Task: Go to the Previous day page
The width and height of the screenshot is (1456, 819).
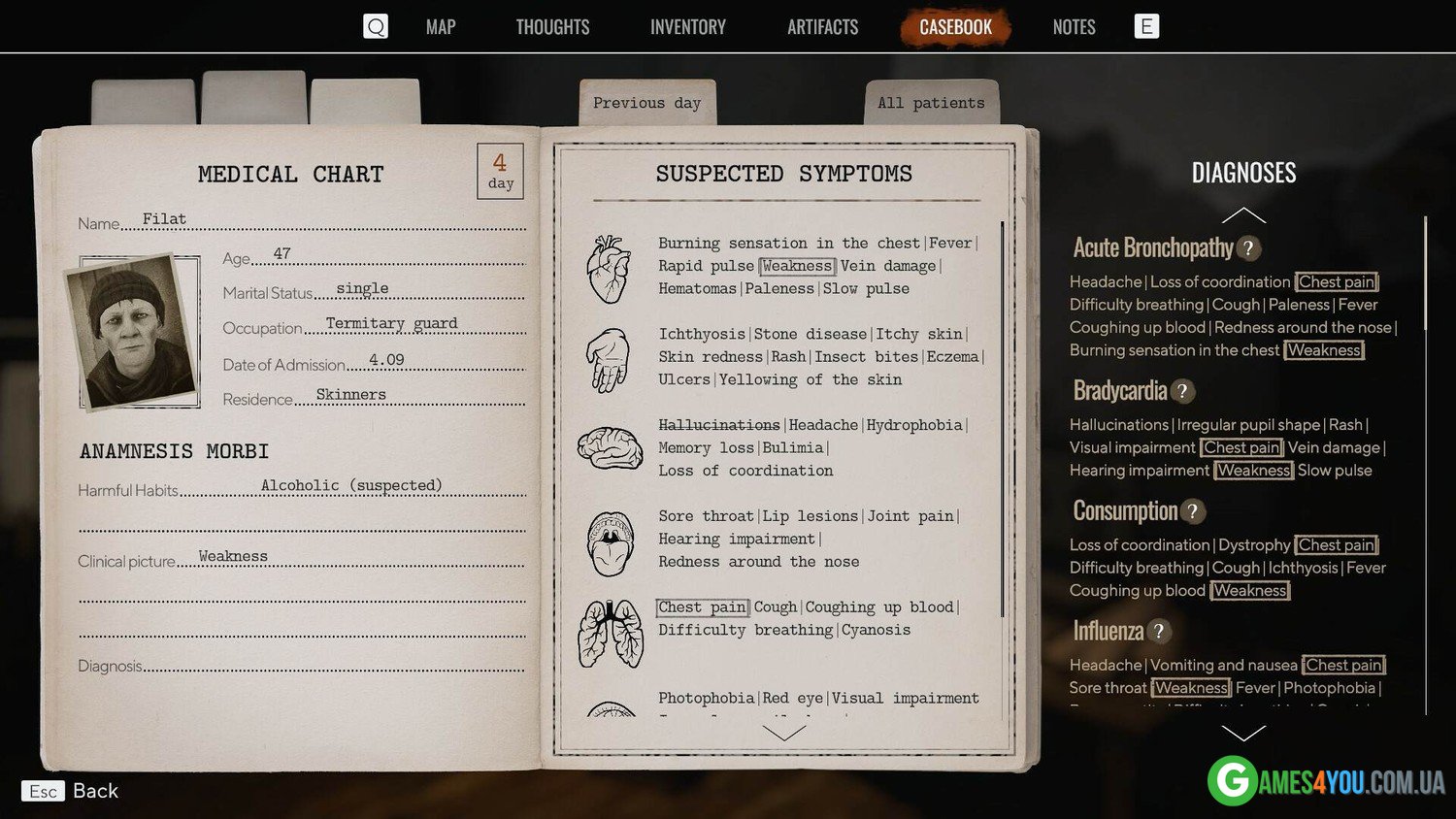Action: tap(646, 103)
